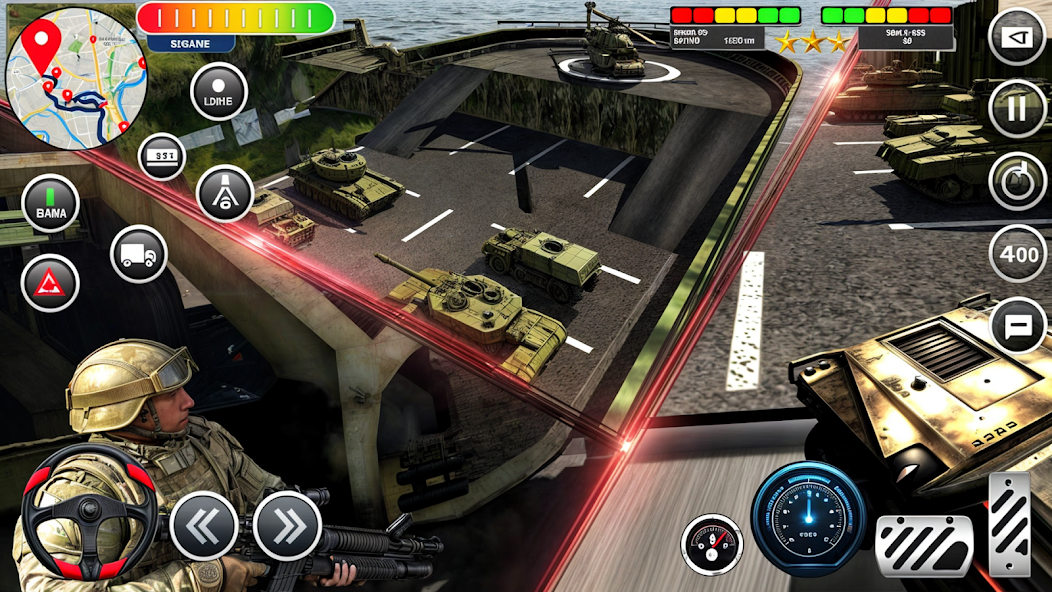Screen dimensions: 1052x592
Task: Pause the game
Action: [1017, 108]
